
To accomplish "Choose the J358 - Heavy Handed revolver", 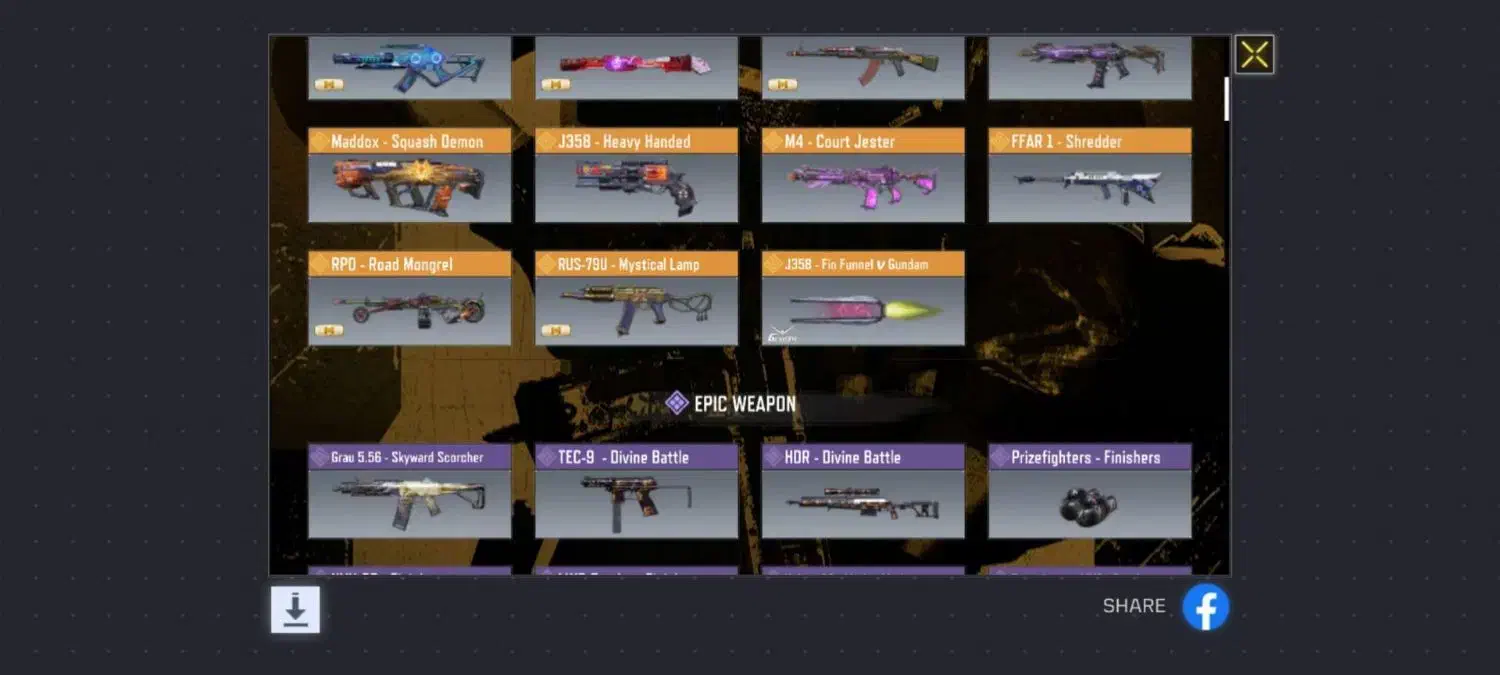I will tap(636, 176).
